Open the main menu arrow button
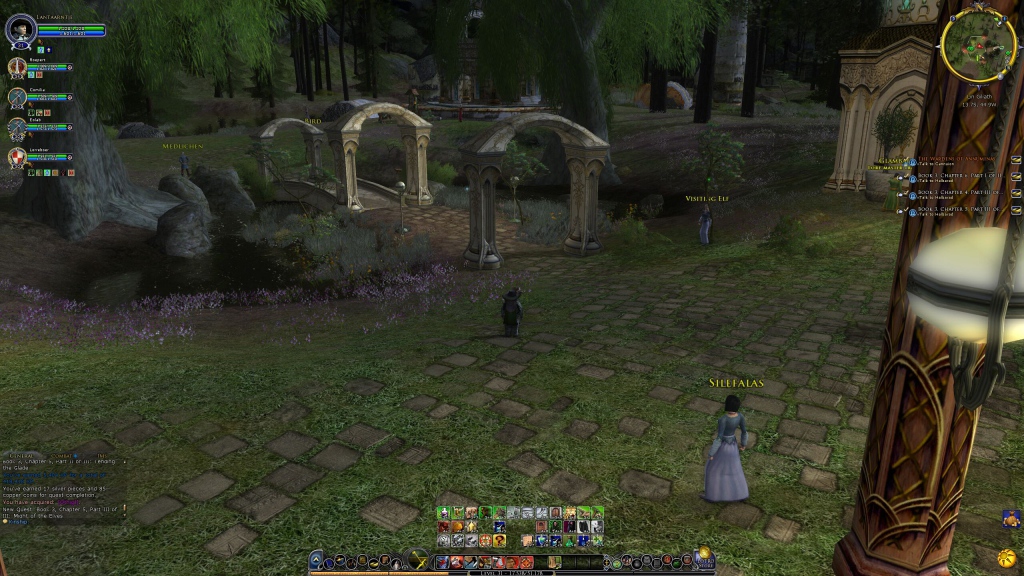Image resolution: width=1024 pixels, height=576 pixels. pyautogui.click(x=316, y=561)
